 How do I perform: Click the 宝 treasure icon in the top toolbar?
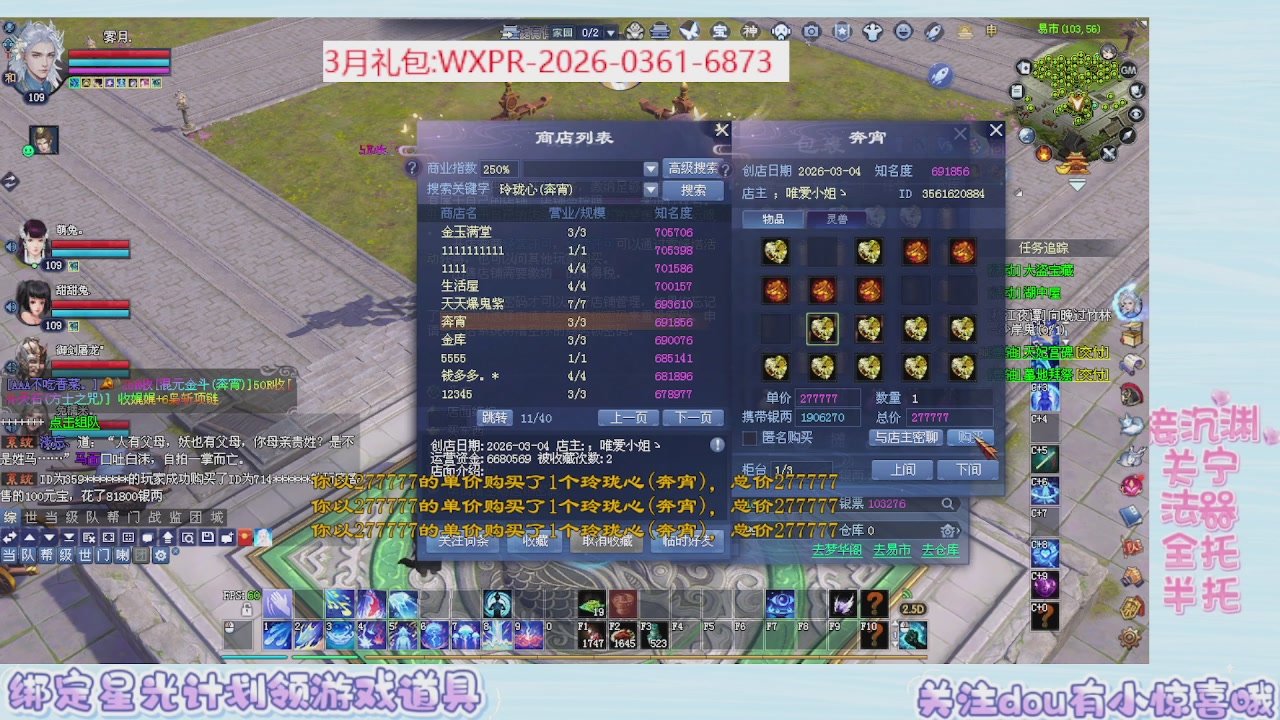(x=720, y=31)
